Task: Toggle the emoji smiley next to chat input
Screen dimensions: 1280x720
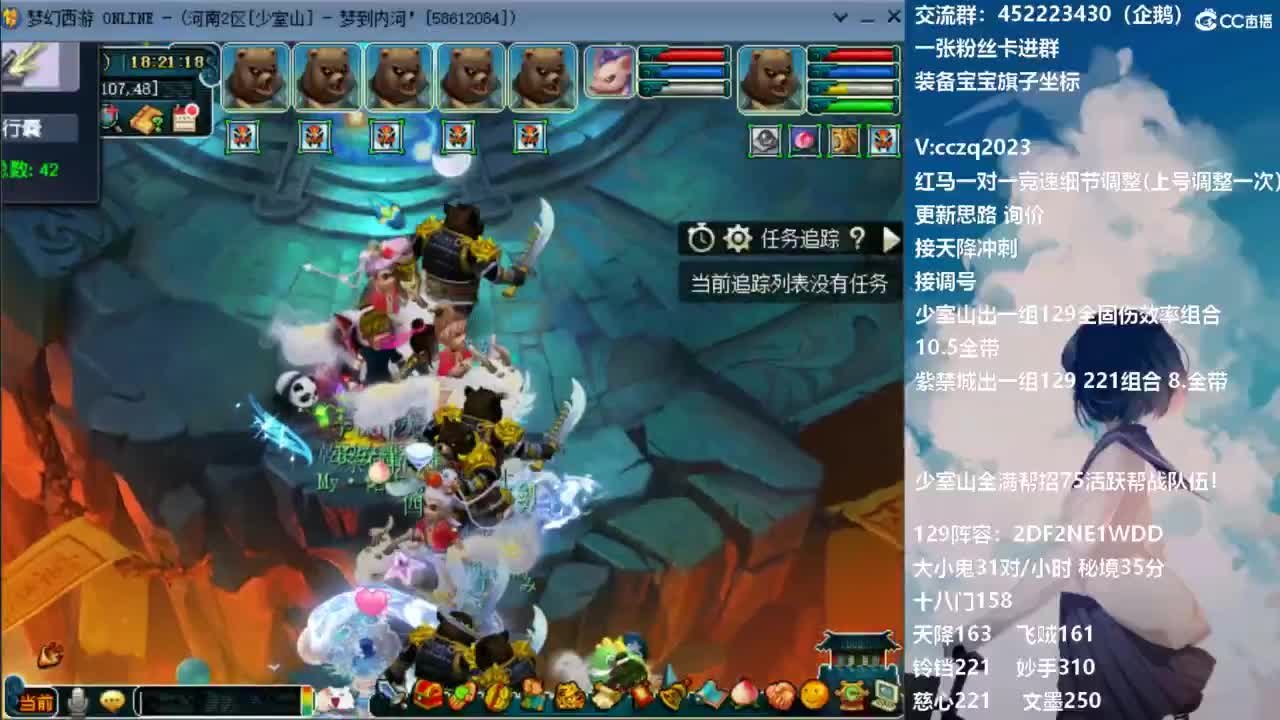Action: pos(113,697)
